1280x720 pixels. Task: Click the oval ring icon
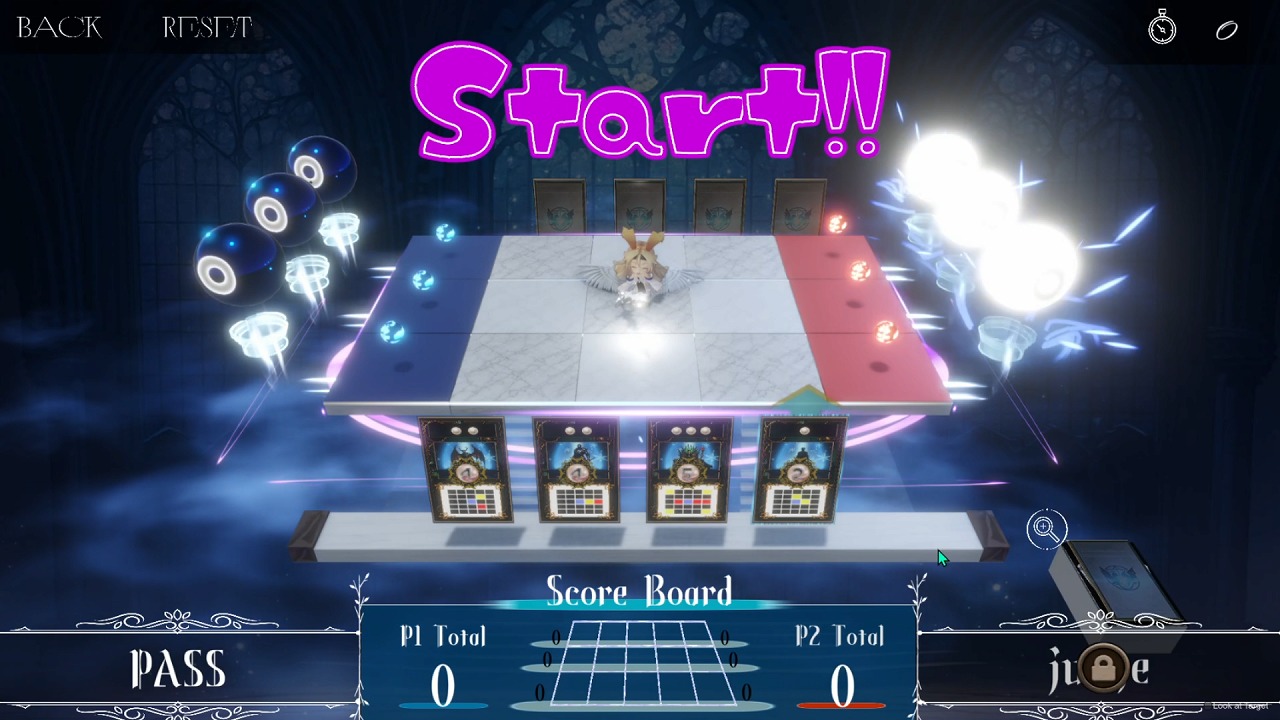tap(1227, 30)
